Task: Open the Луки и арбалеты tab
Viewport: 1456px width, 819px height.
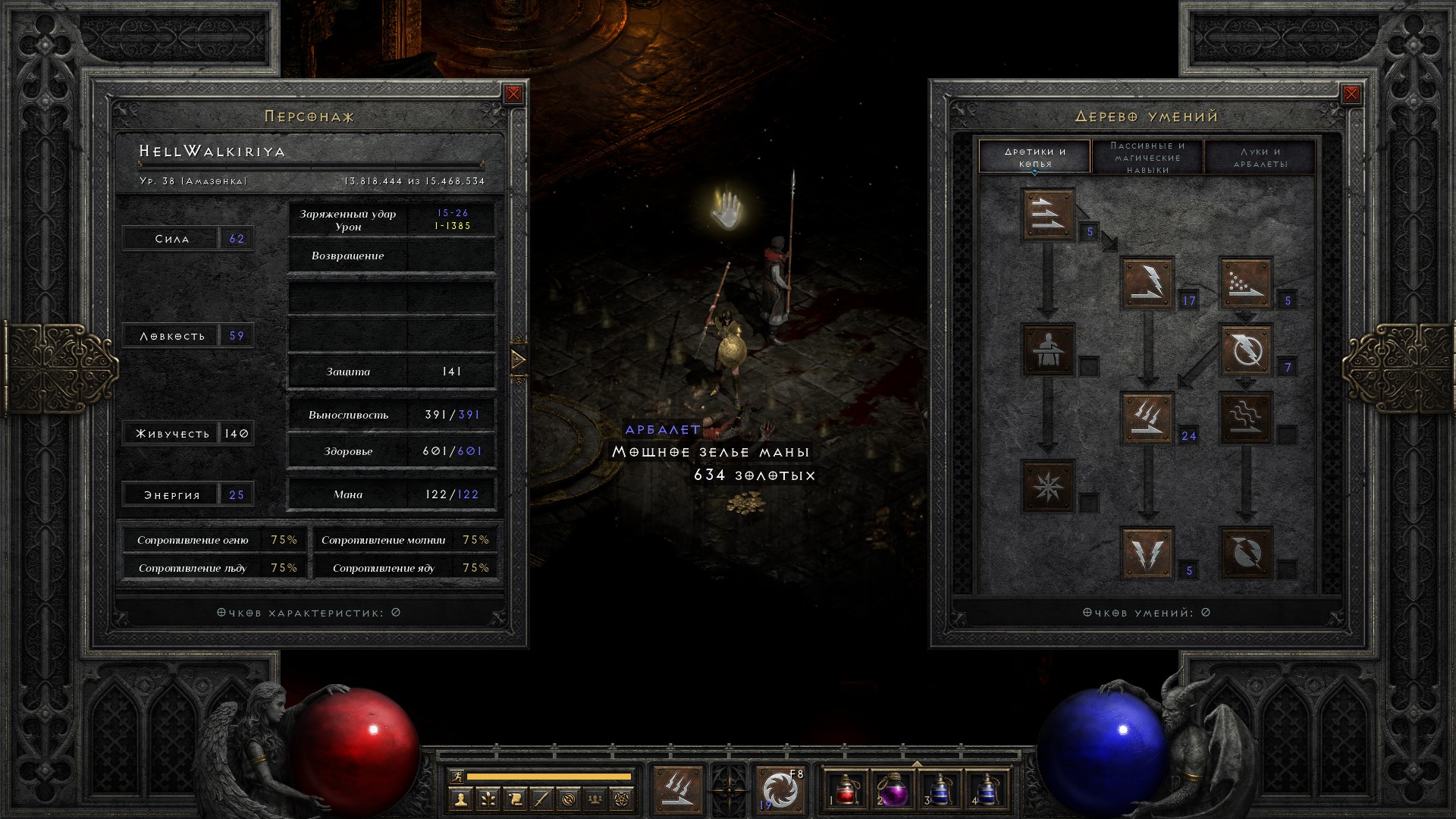Action: [1260, 157]
